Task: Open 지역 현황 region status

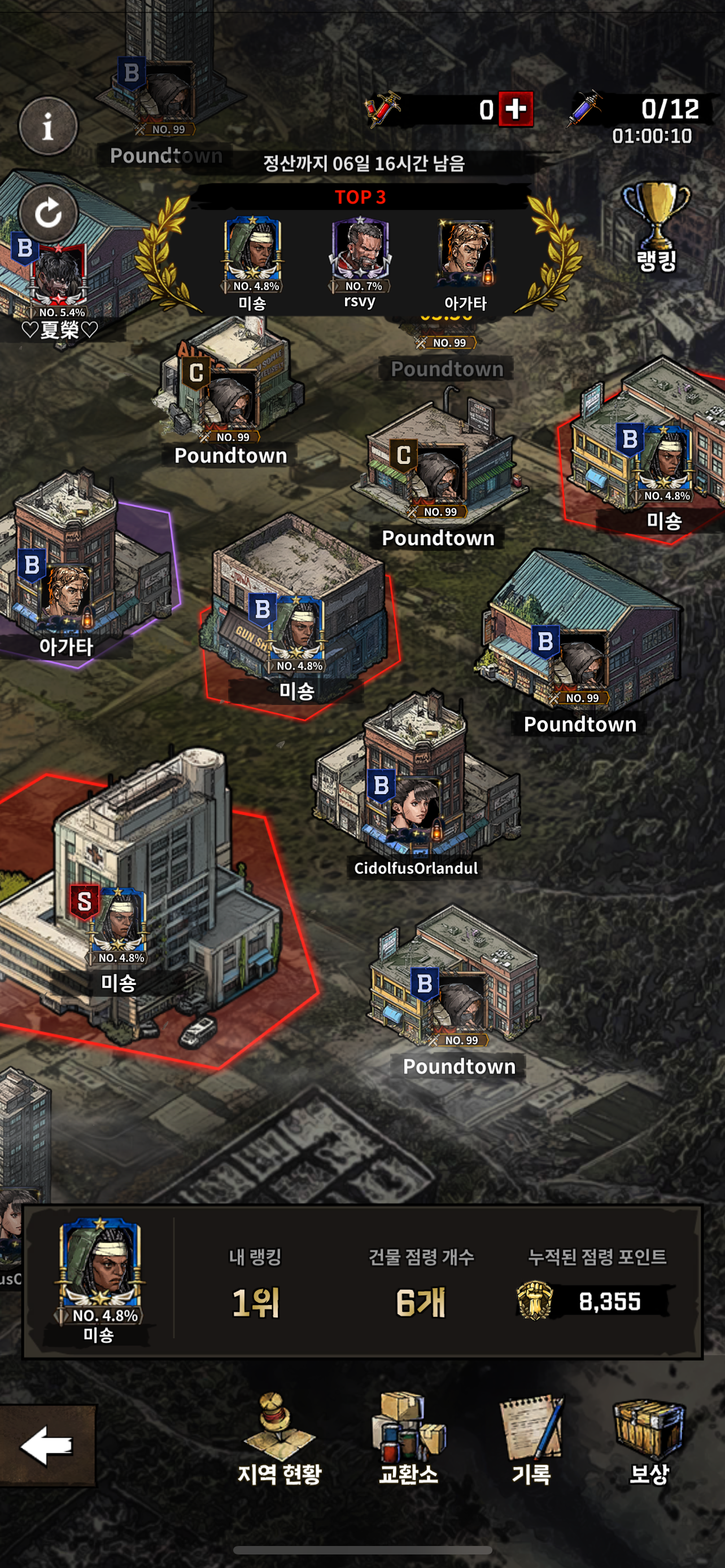Action: pos(279,1439)
